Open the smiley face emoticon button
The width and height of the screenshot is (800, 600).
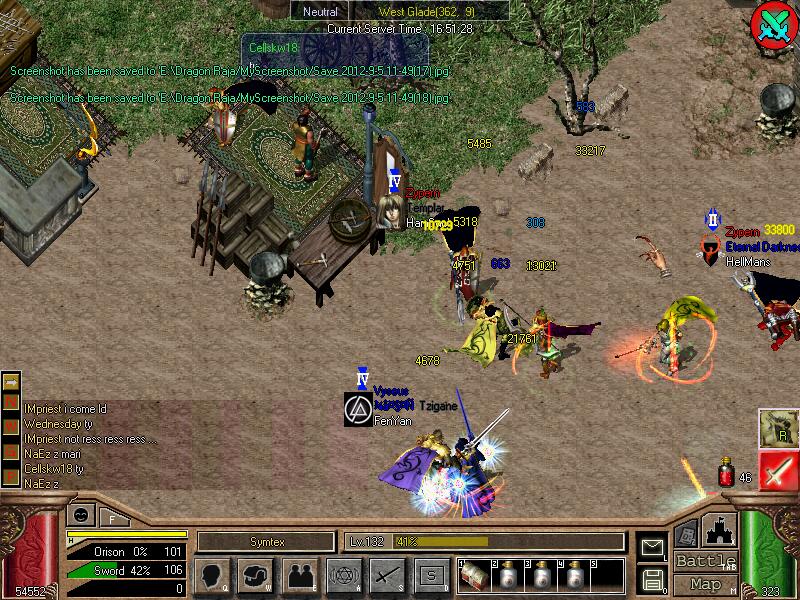pos(79,515)
